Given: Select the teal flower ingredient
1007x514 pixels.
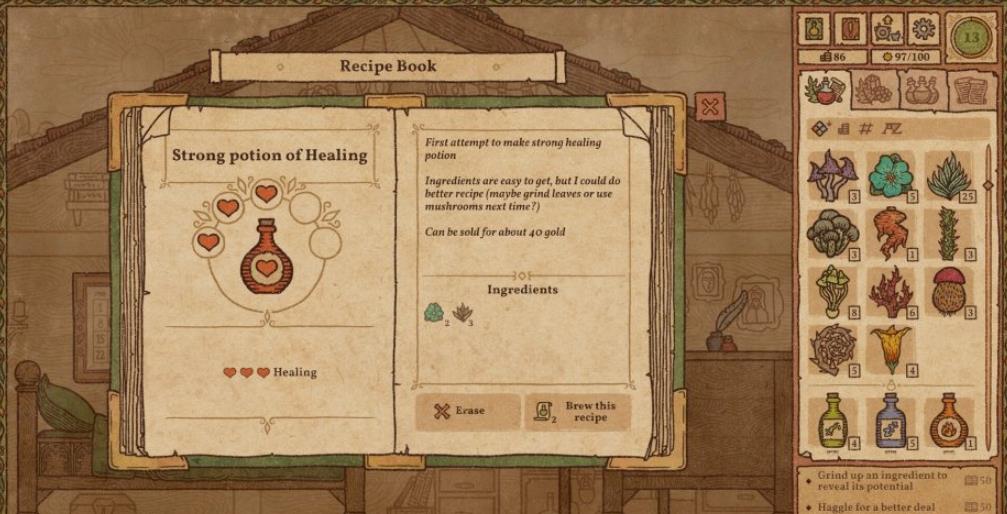Looking at the screenshot, I should click(887, 174).
